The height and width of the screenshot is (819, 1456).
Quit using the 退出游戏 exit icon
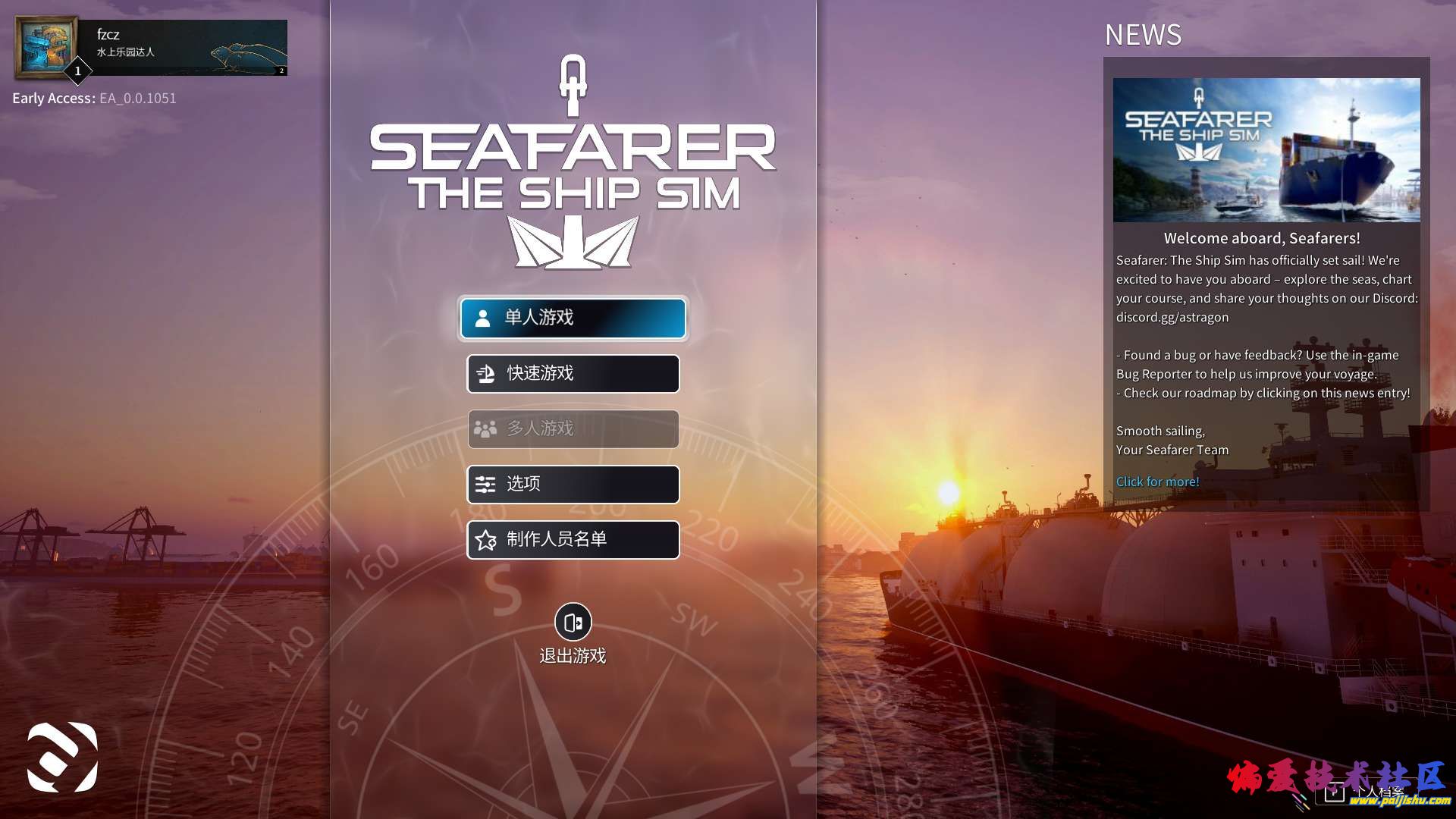pos(573,623)
